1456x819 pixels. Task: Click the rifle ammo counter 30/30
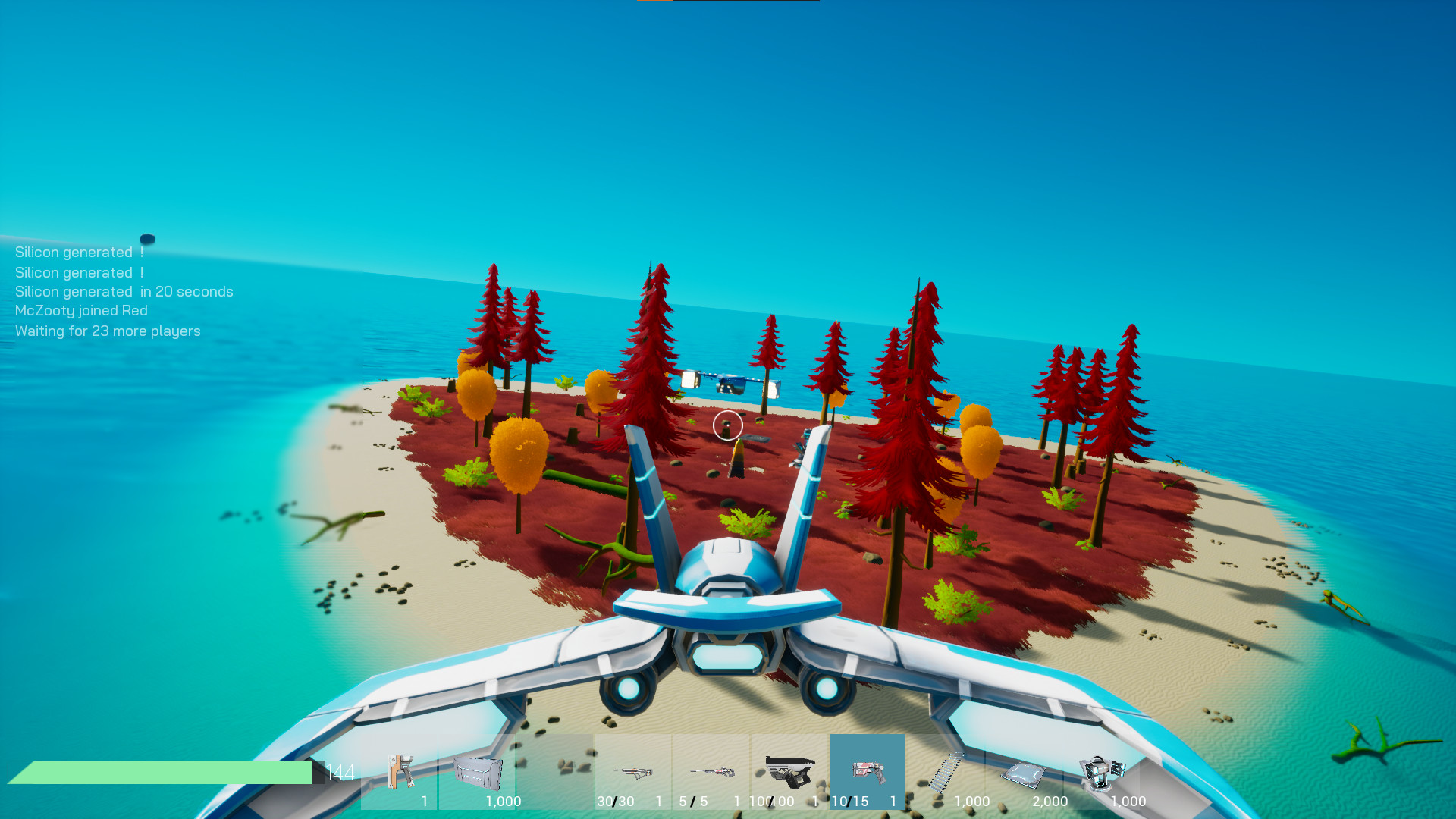[x=614, y=801]
